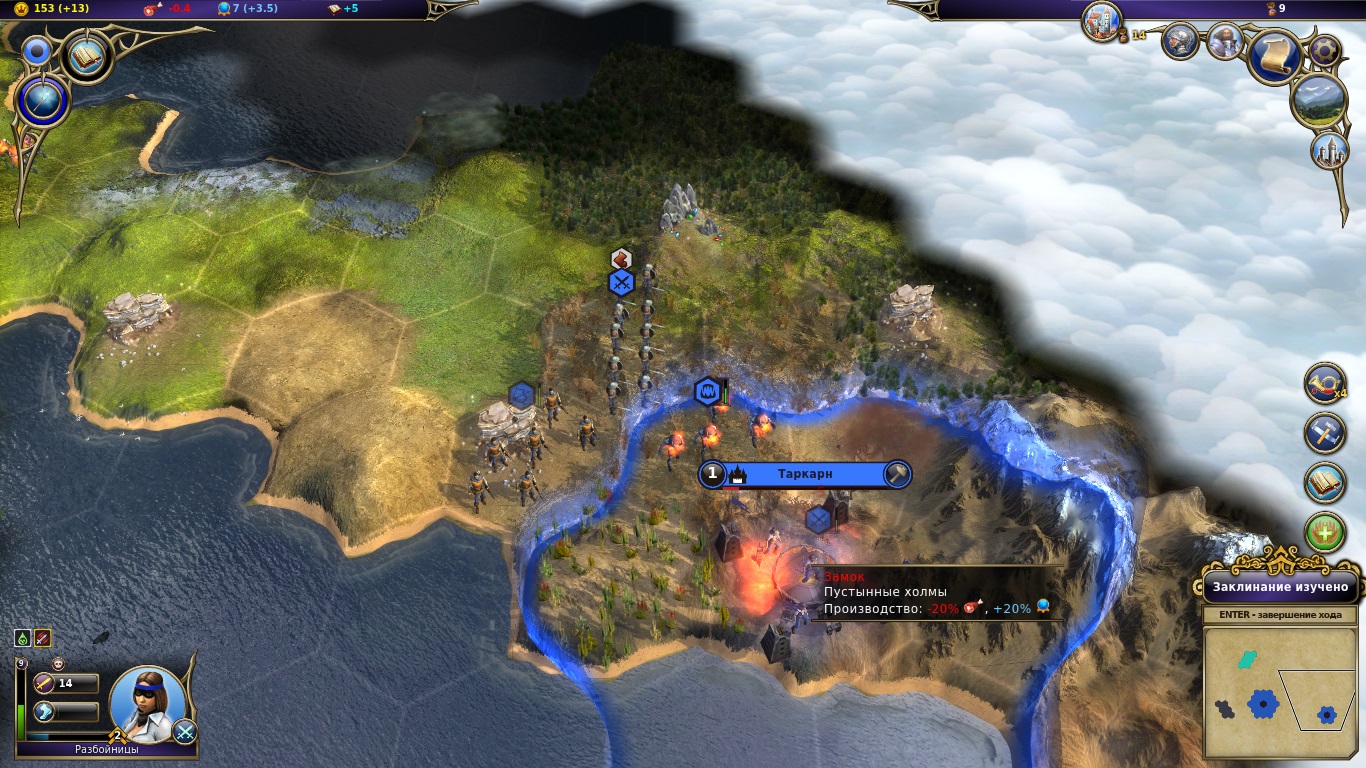This screenshot has width=1366, height=768.
Task: Open the game settings gear button
Action: [1325, 50]
